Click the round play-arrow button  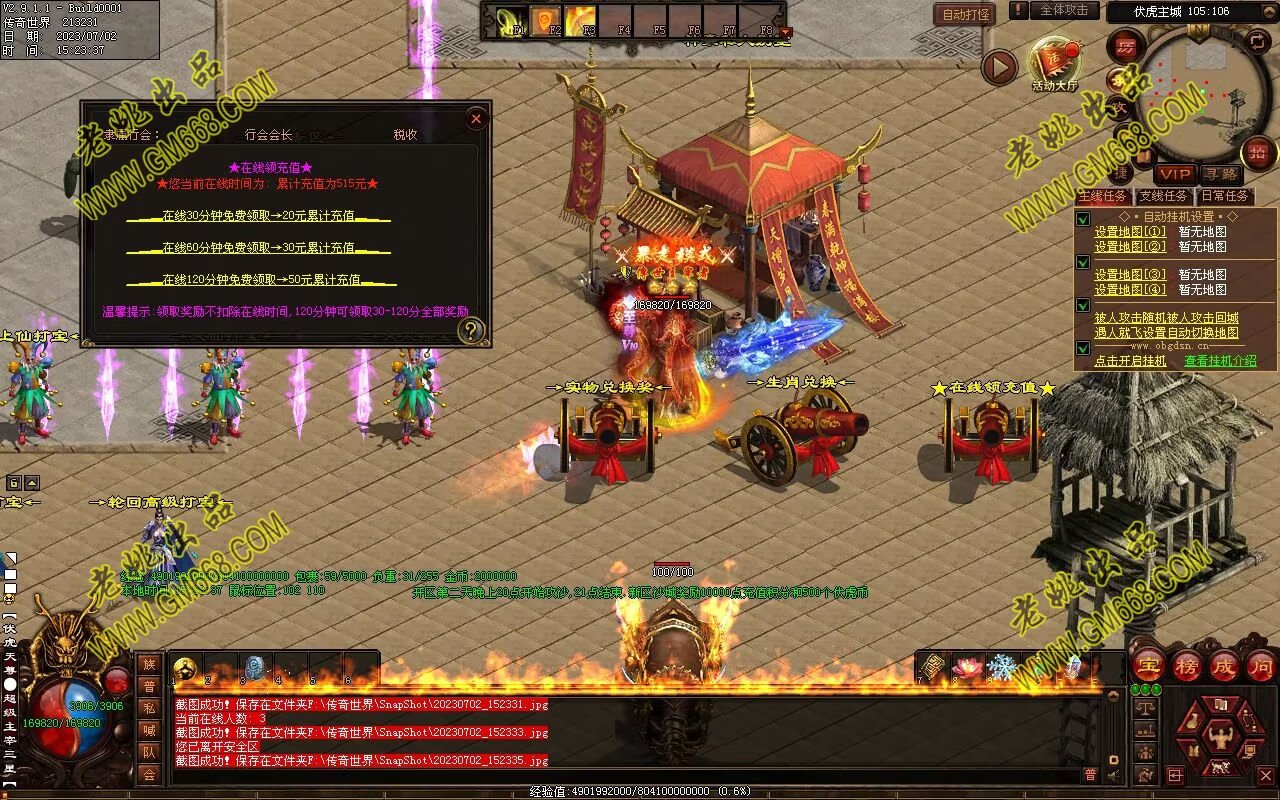coord(998,67)
